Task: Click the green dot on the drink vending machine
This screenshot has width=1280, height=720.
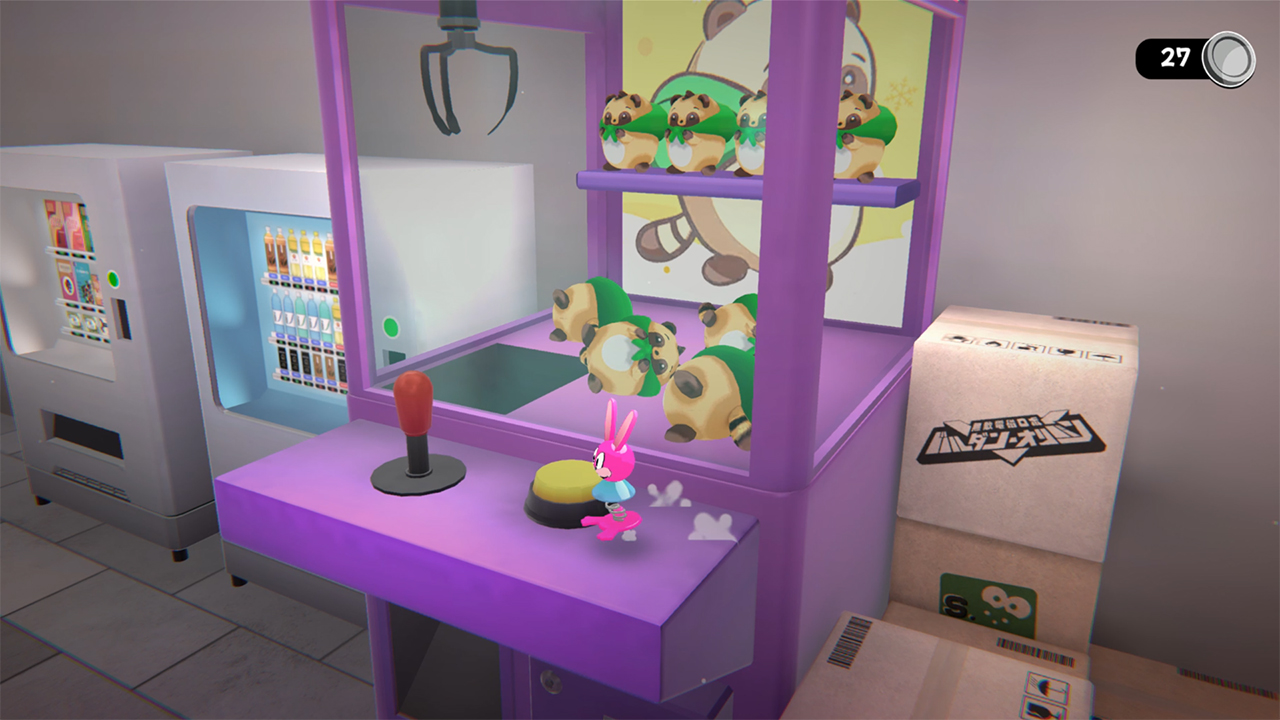Action: [x=391, y=326]
